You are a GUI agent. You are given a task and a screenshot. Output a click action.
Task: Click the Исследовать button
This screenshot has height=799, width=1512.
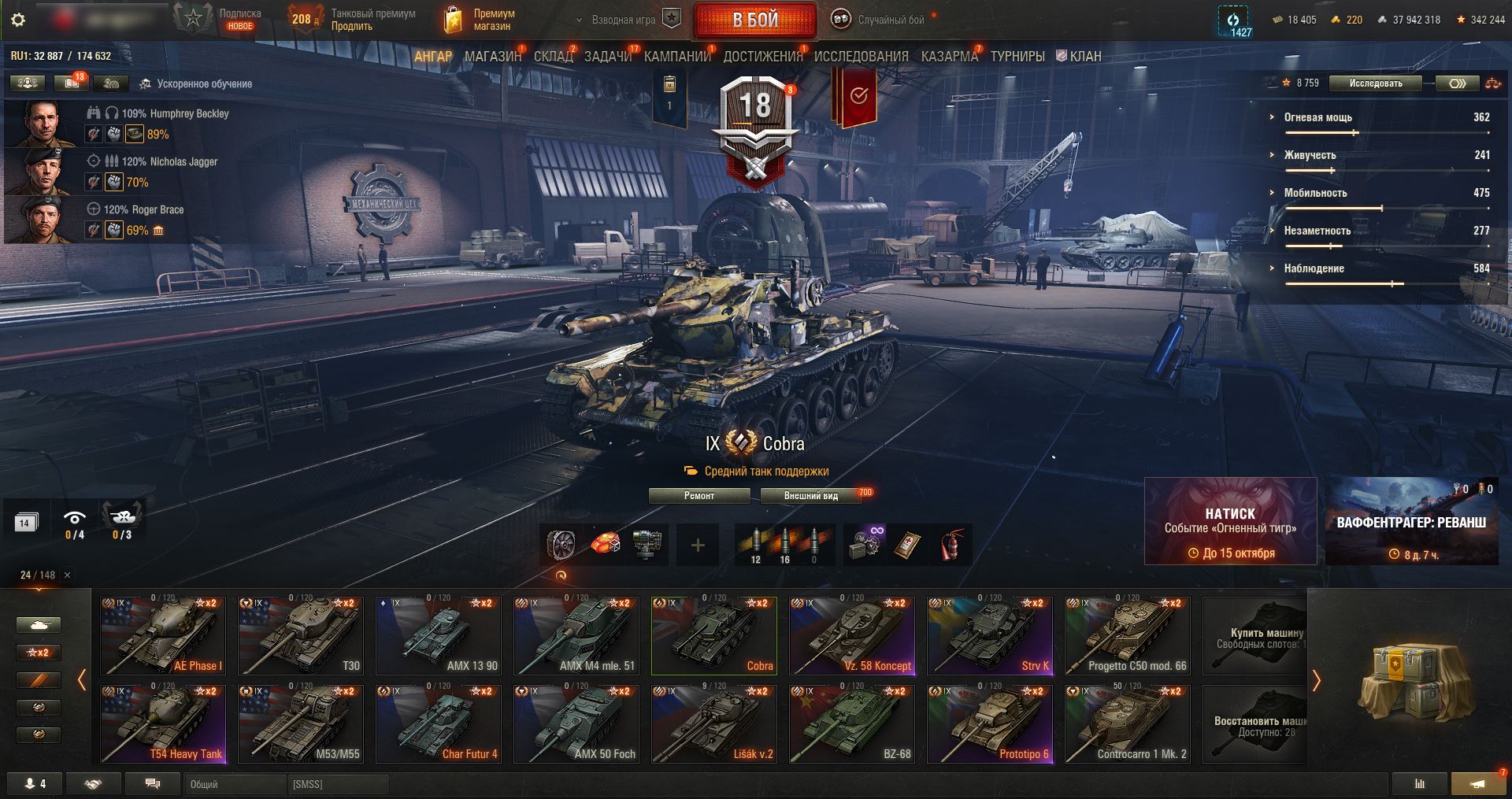click(1375, 83)
